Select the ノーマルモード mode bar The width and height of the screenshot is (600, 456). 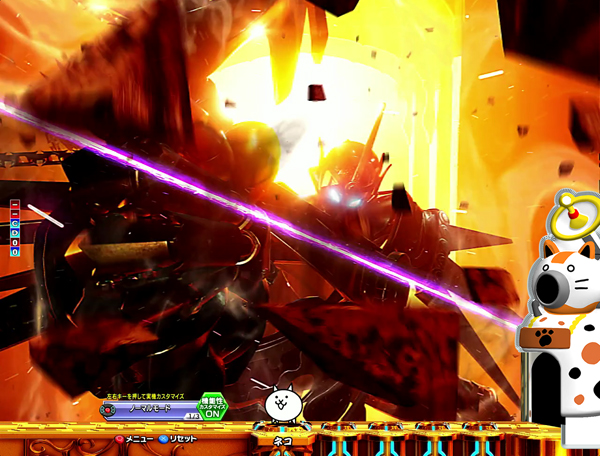pos(150,408)
